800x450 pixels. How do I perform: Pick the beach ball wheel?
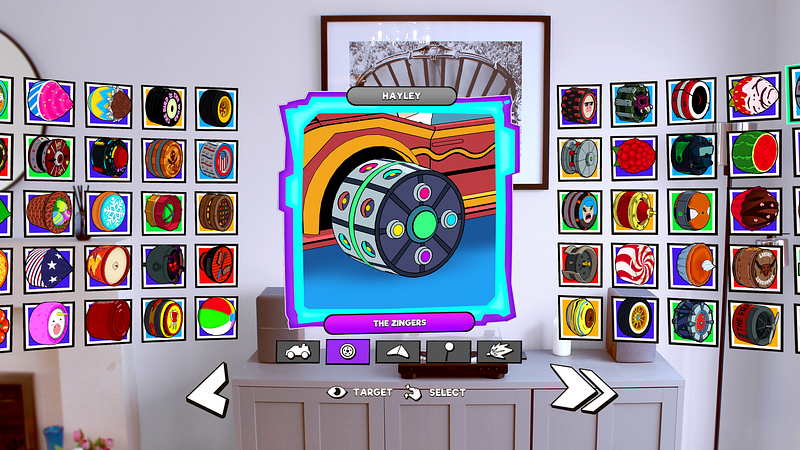216,318
